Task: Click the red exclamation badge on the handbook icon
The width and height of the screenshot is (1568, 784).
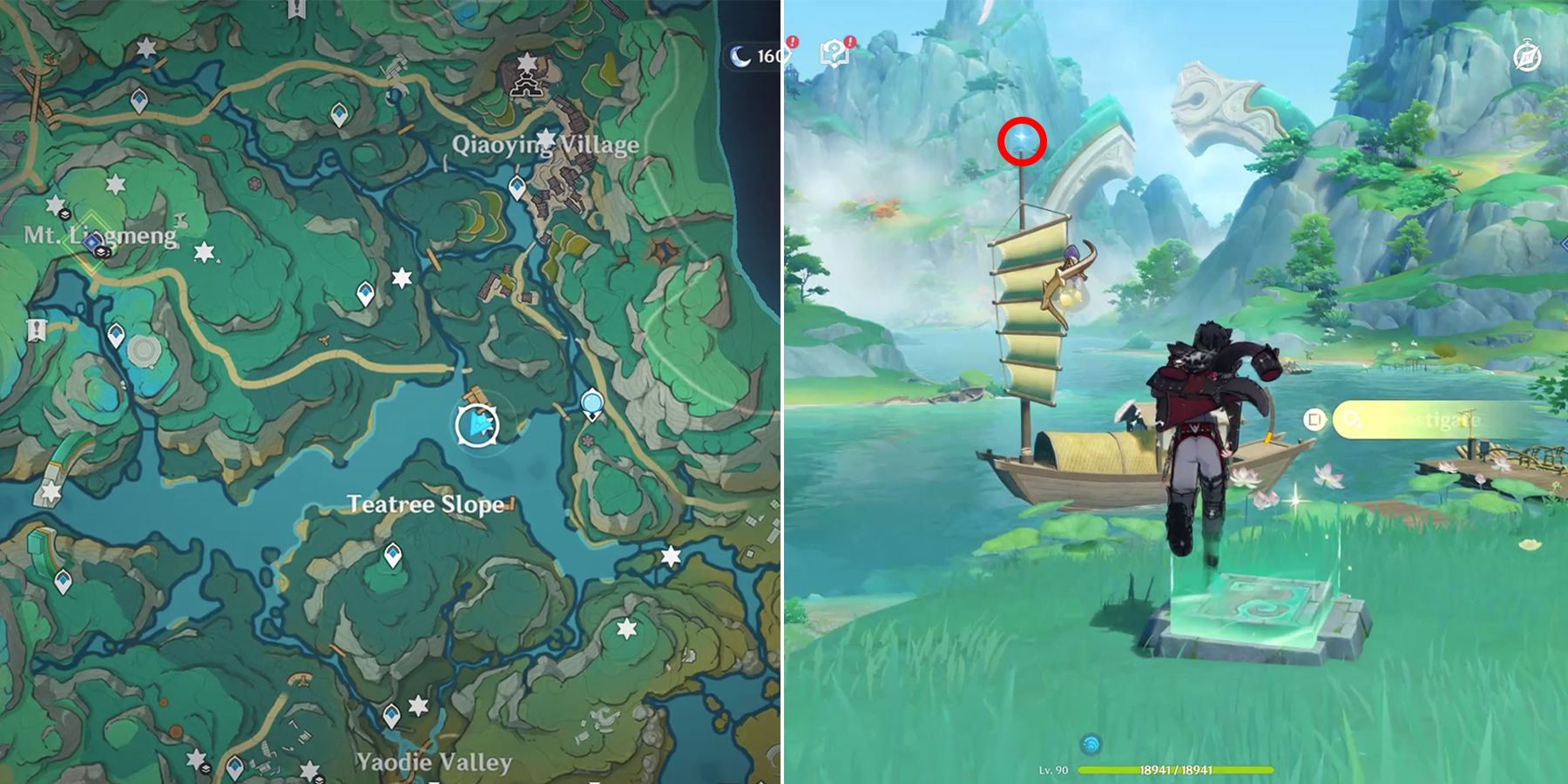Action: 794,42
